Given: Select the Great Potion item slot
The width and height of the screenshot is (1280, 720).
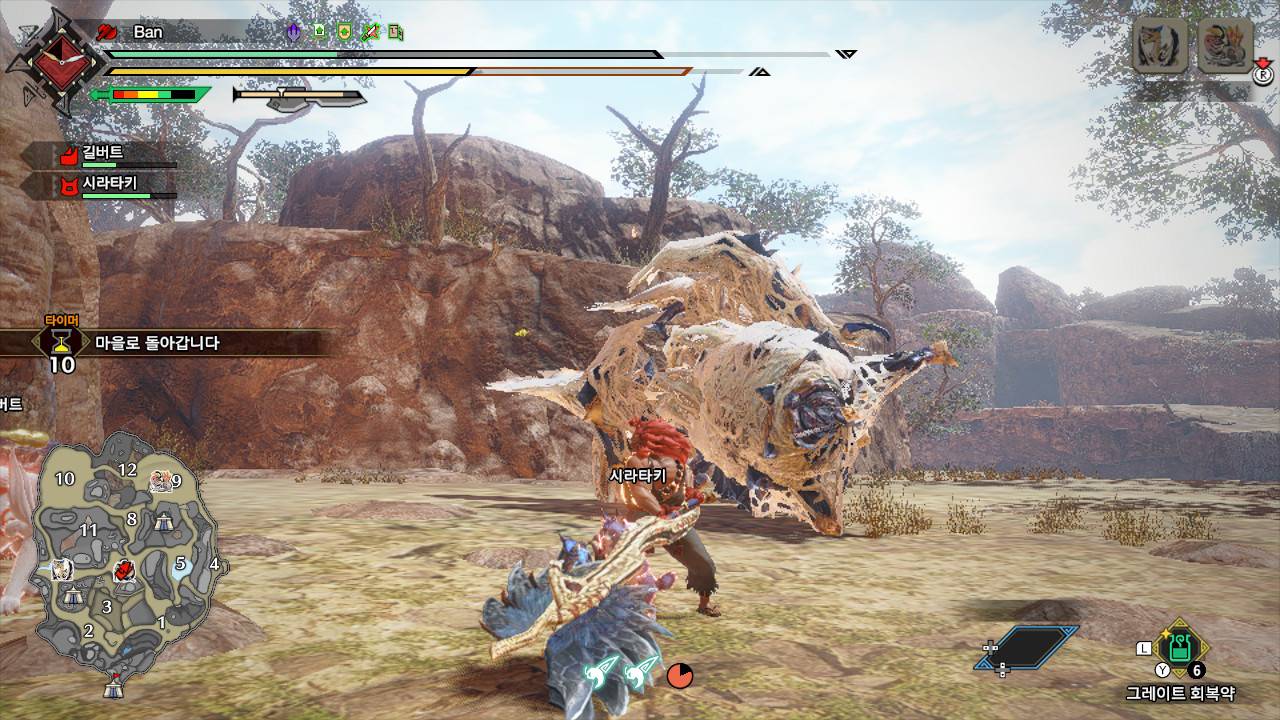Looking at the screenshot, I should click(1180, 646).
